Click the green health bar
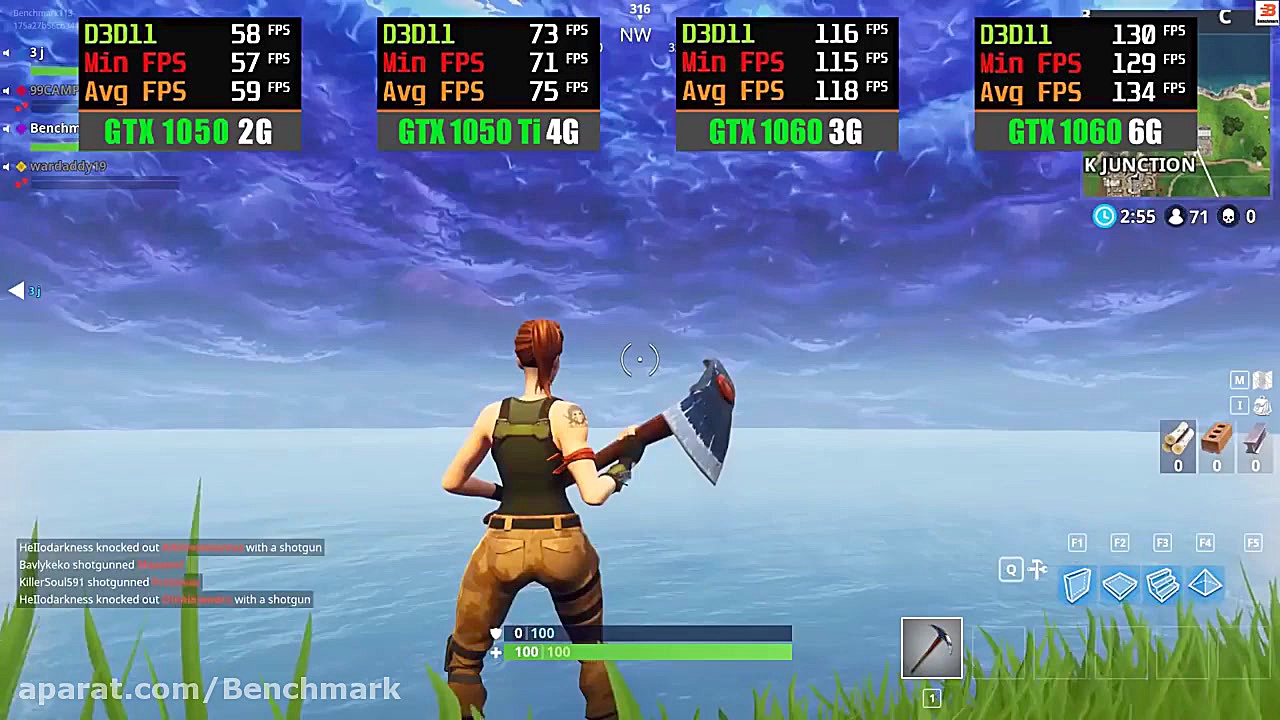 (650, 651)
